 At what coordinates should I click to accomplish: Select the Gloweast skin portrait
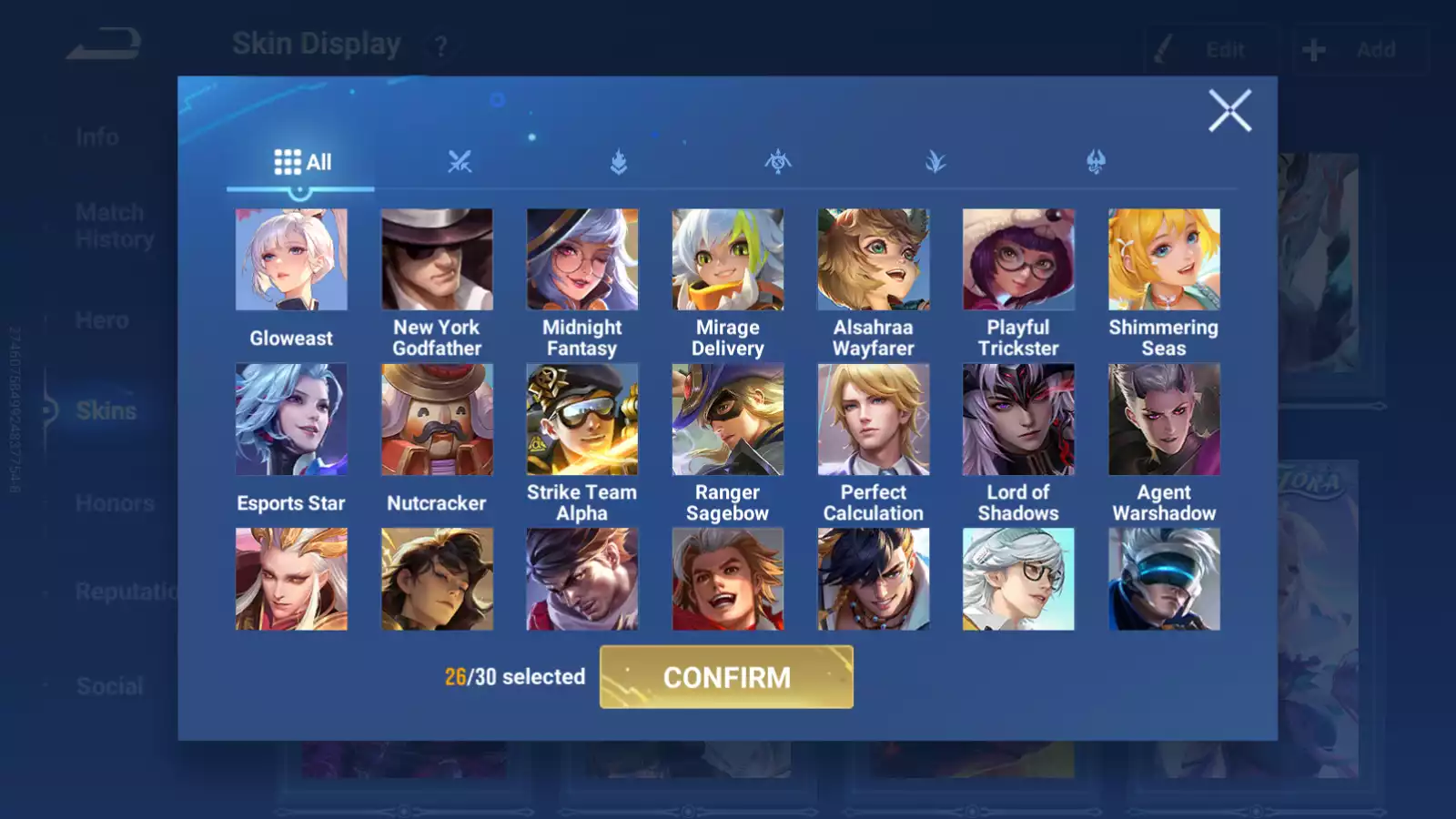click(291, 260)
